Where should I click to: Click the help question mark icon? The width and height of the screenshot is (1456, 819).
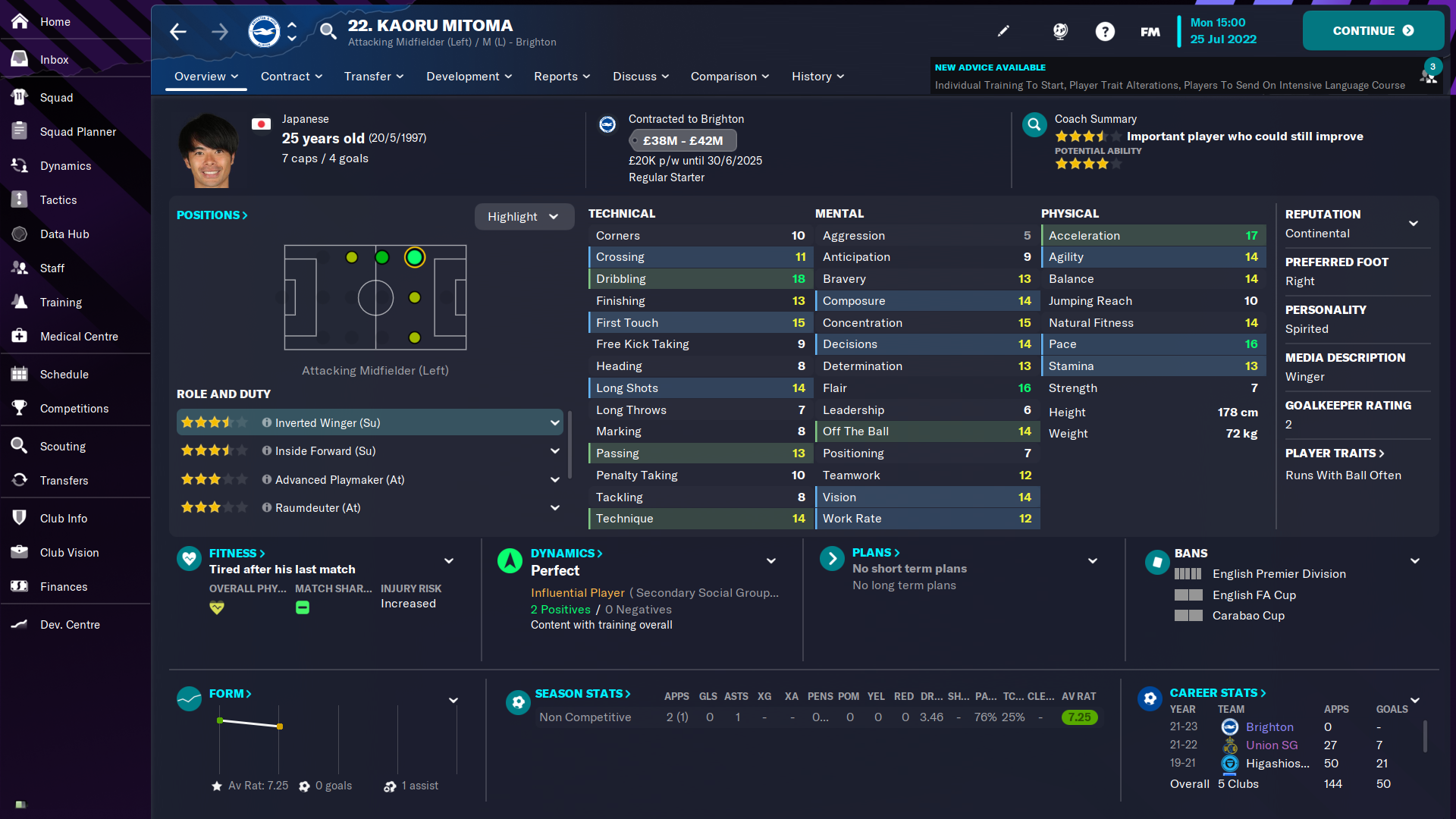[x=1105, y=31]
